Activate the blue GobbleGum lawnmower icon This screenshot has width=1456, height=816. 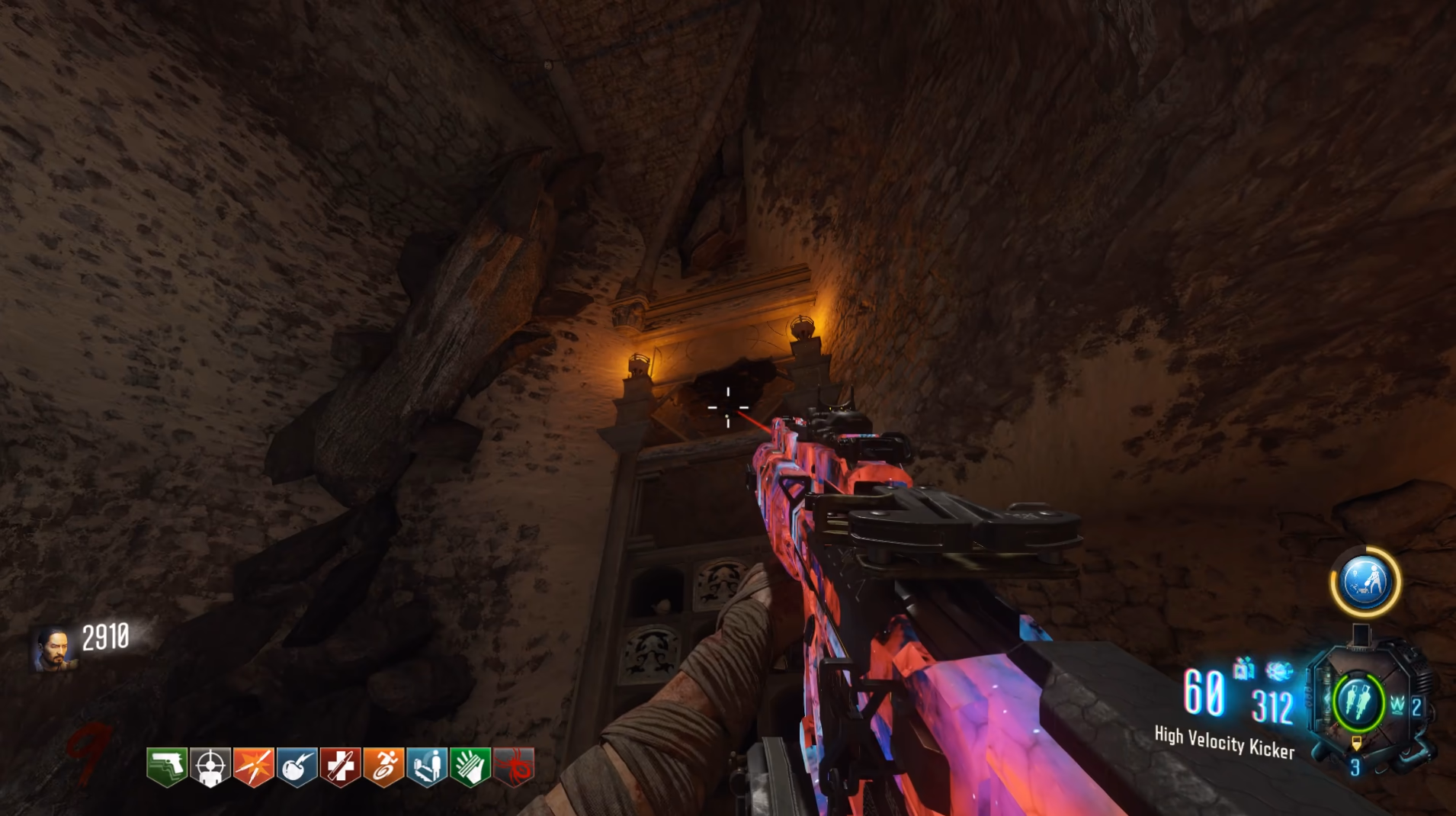click(1365, 582)
